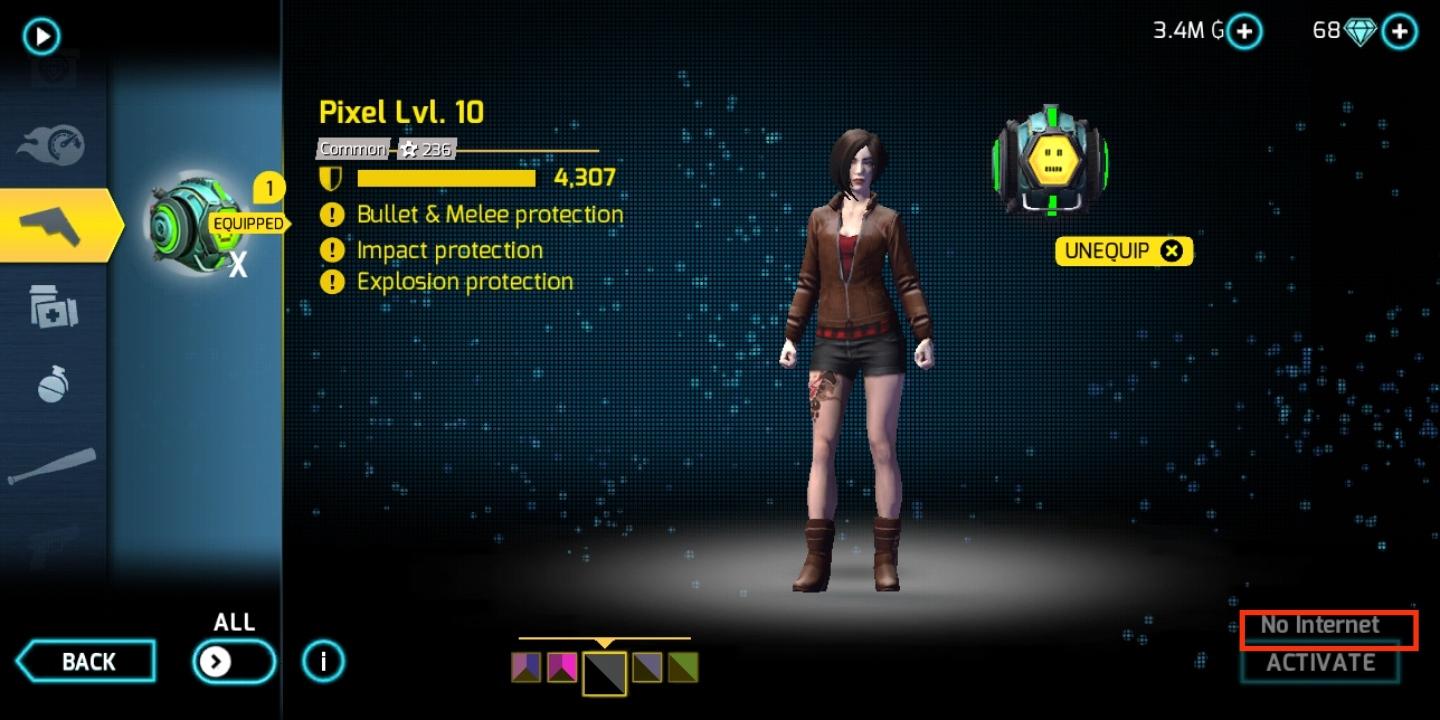
Task: Unequip the Pixel drone
Action: pos(1124,251)
